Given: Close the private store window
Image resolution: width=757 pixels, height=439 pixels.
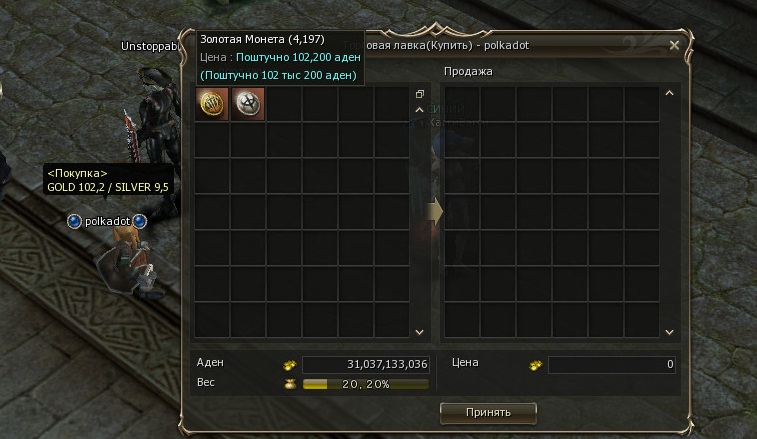Looking at the screenshot, I should [674, 45].
